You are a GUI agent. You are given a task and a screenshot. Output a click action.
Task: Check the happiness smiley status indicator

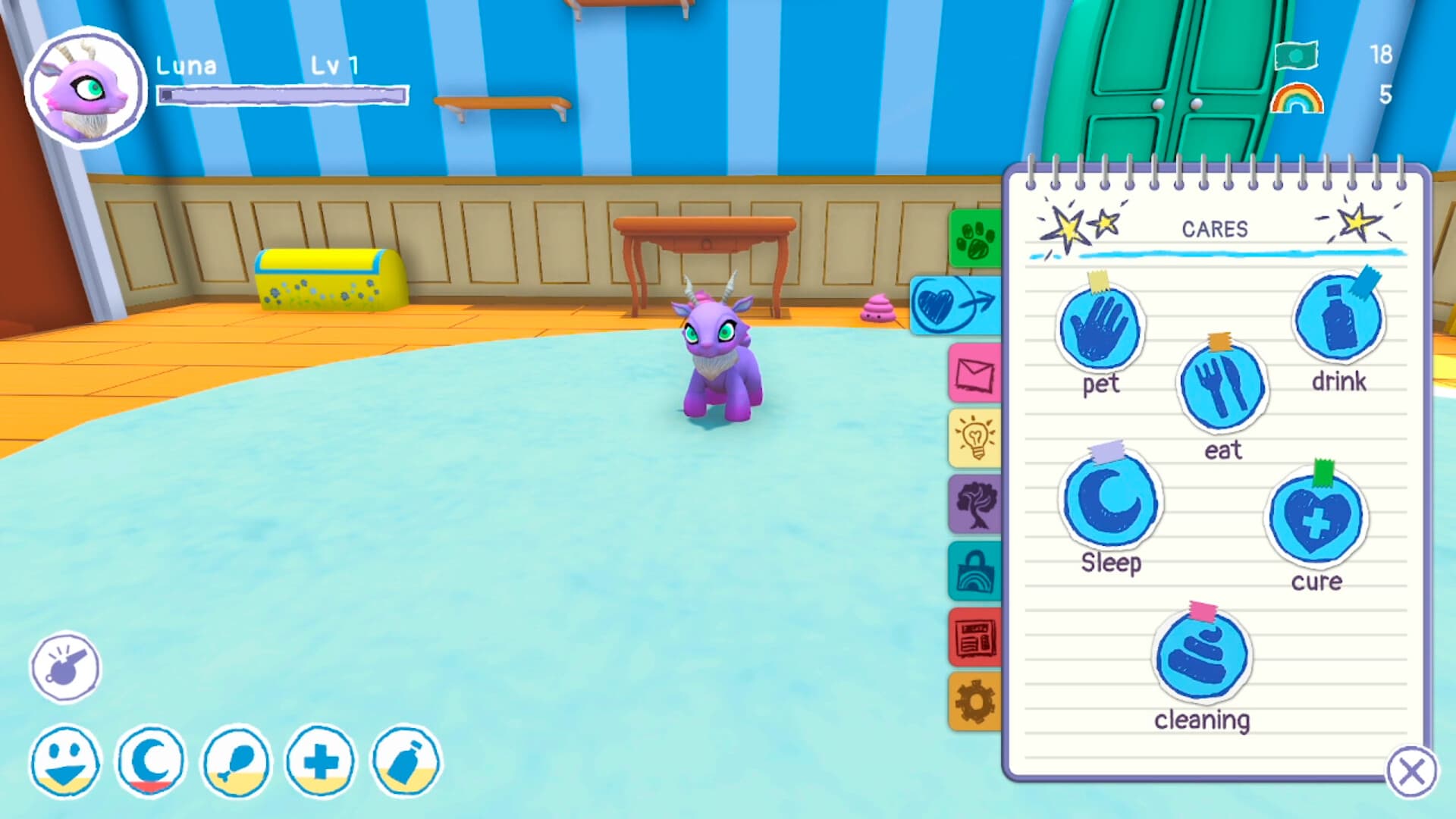pyautogui.click(x=64, y=762)
